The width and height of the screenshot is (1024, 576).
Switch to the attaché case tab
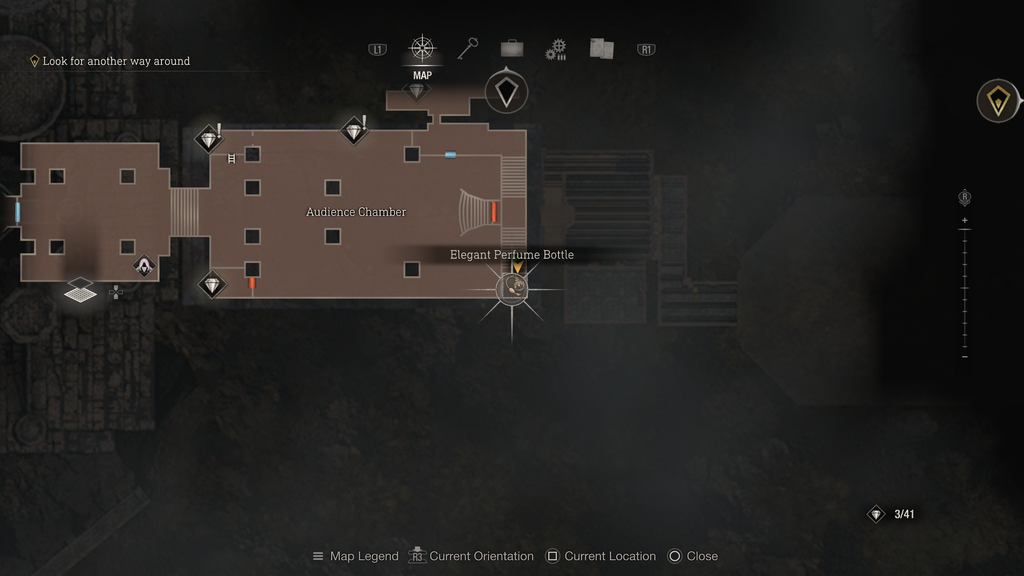click(x=512, y=48)
